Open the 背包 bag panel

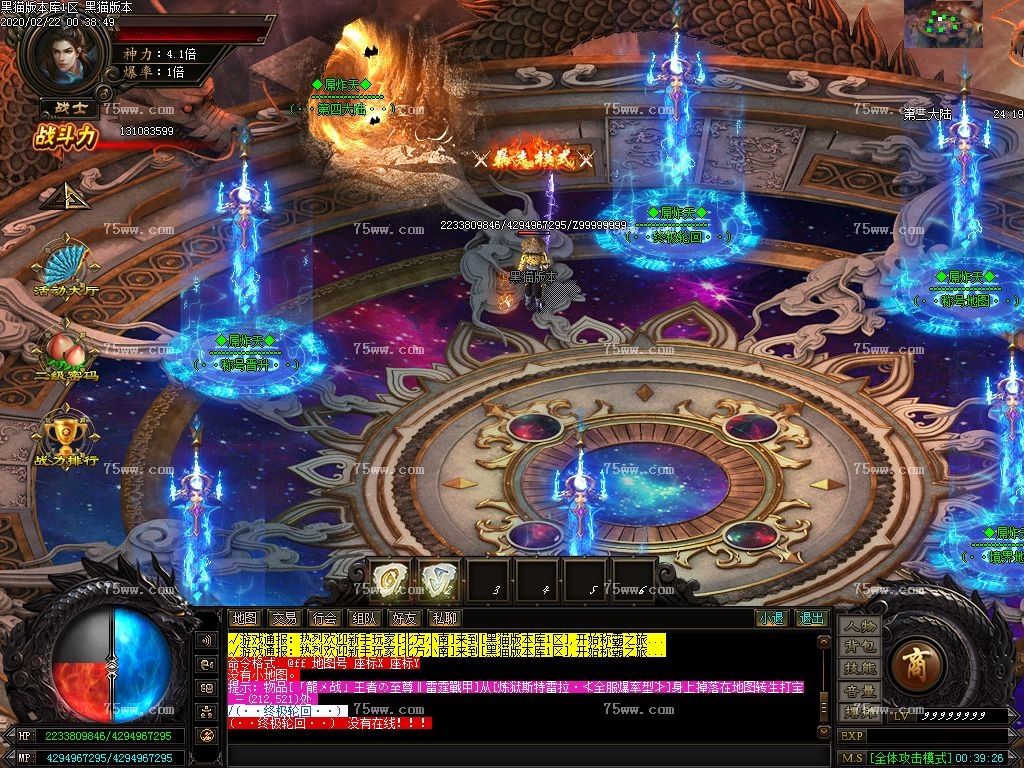click(859, 647)
